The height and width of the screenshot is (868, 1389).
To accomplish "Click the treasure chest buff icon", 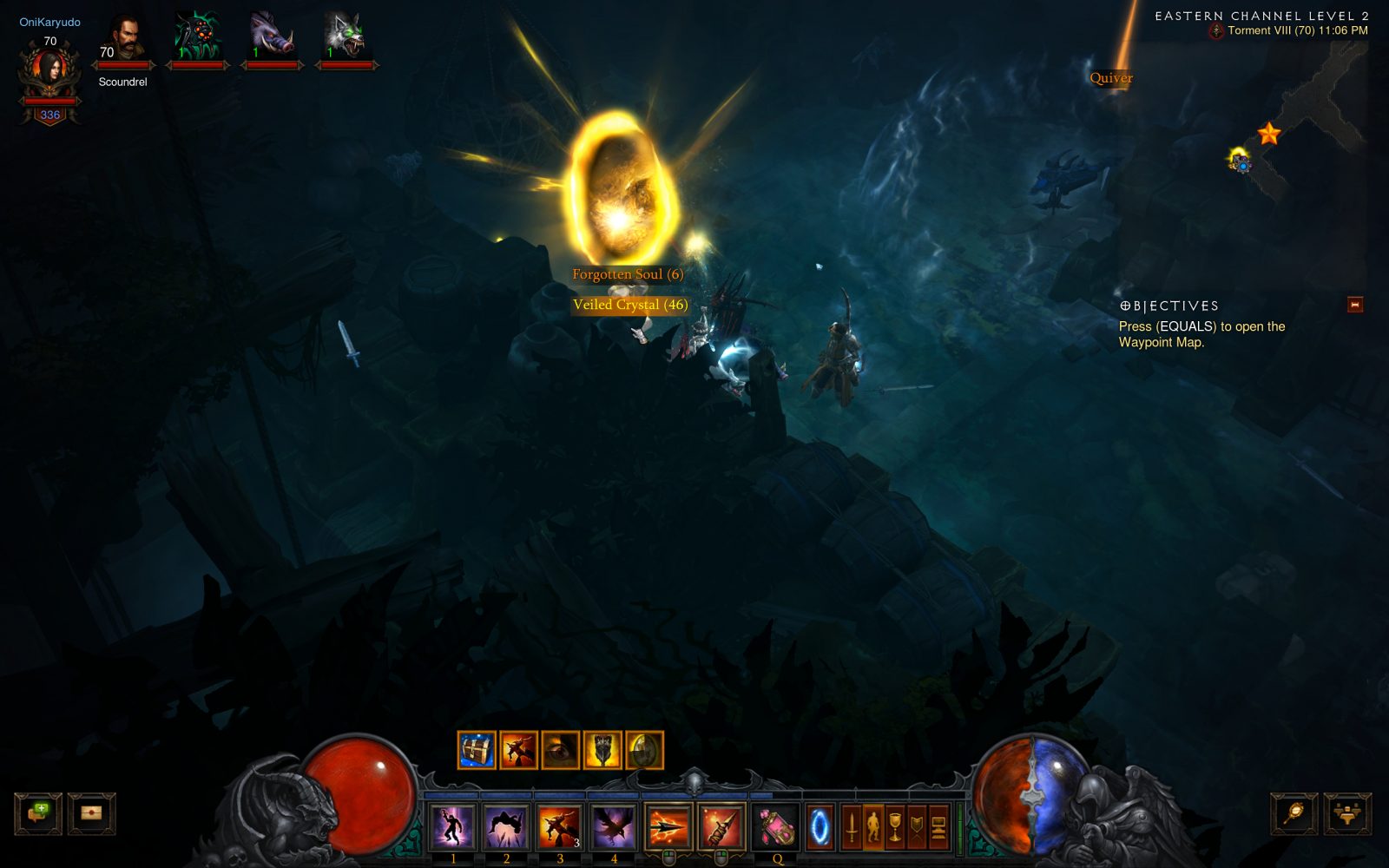I will point(477,750).
